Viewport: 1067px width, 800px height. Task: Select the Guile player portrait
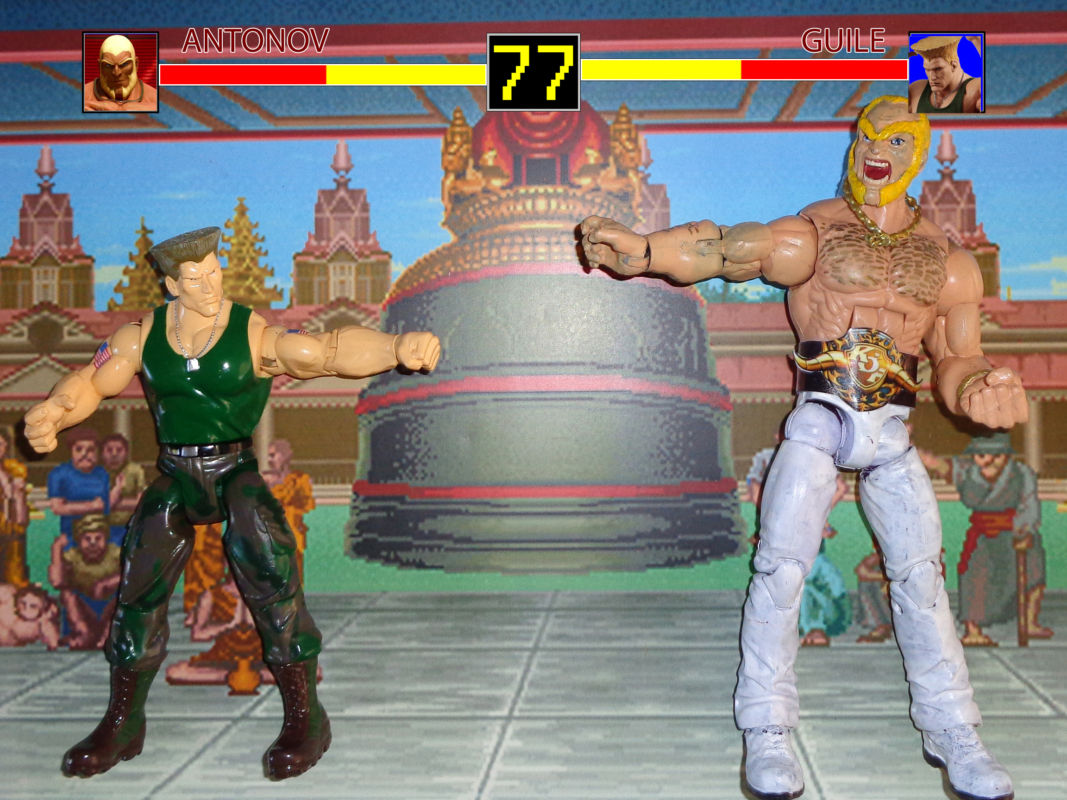(x=946, y=72)
